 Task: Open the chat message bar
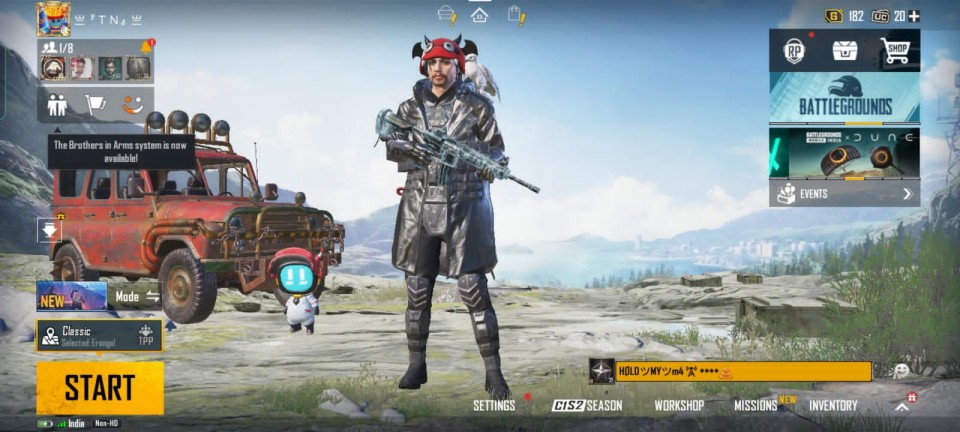click(x=742, y=371)
